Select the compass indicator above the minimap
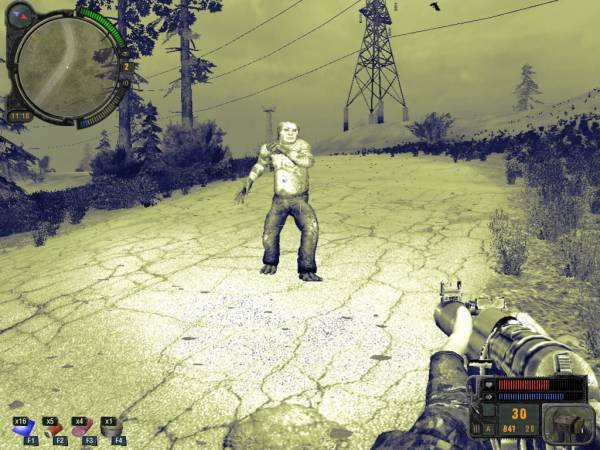Viewport: 600px width, 450px height. 22,13
